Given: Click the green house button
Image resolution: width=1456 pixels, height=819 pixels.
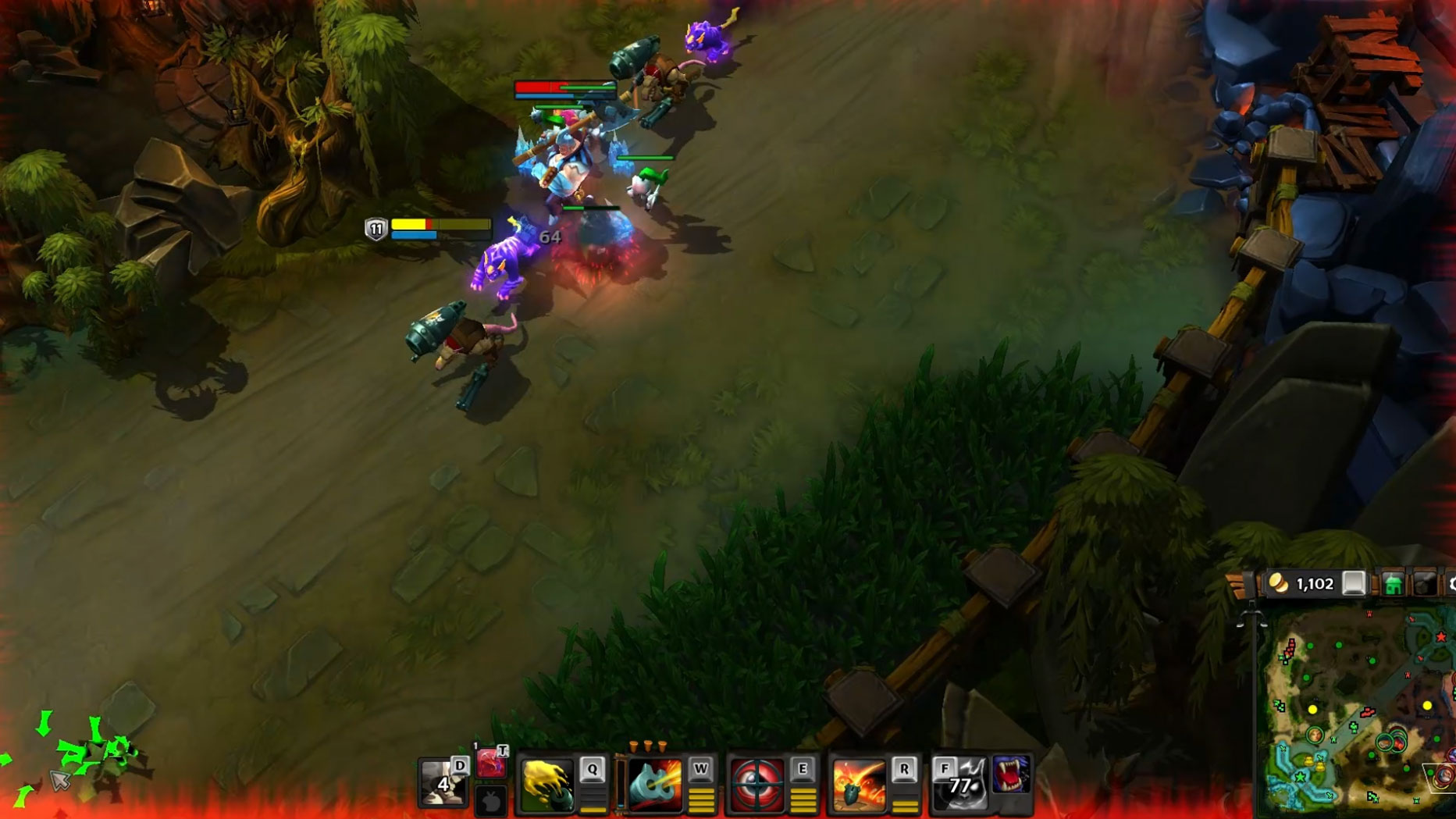Looking at the screenshot, I should click(1393, 584).
